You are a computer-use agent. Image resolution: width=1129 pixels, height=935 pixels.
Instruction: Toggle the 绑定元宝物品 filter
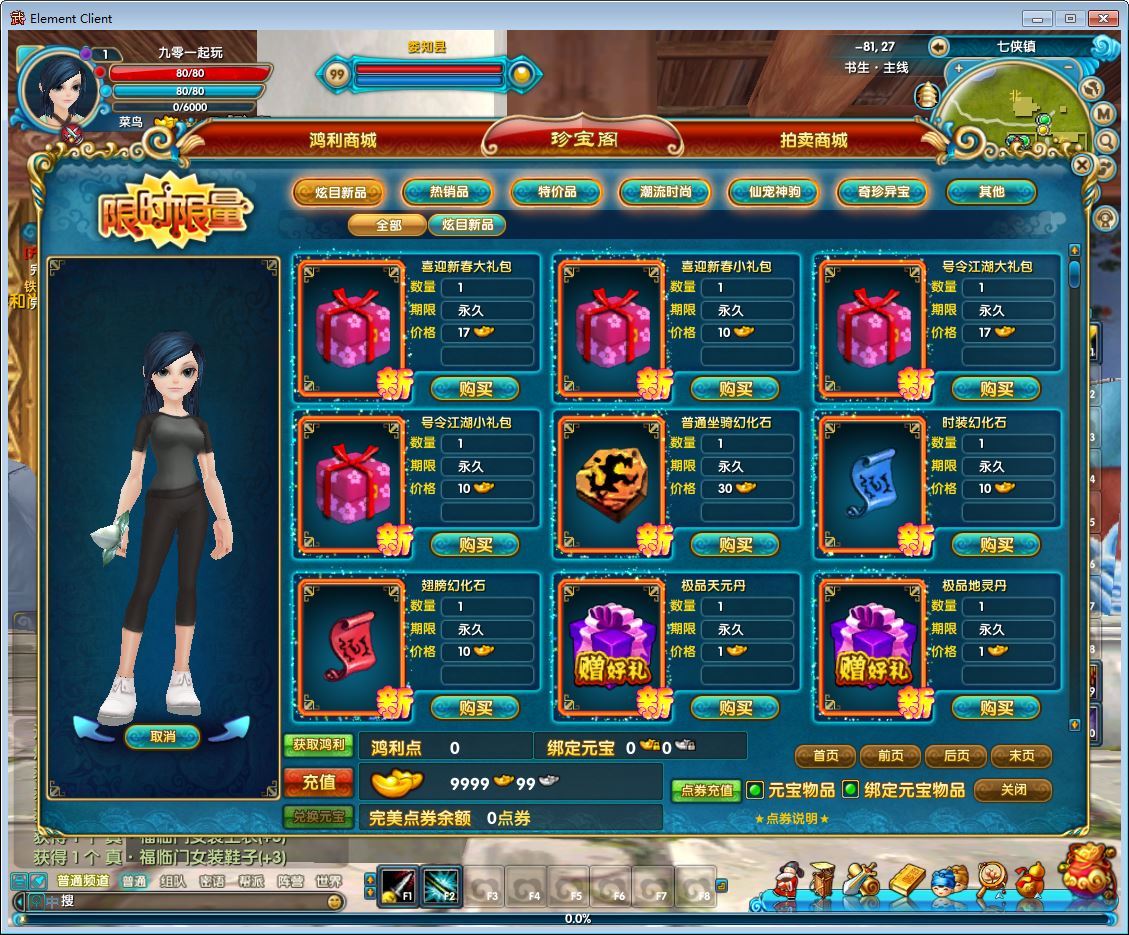[851, 790]
